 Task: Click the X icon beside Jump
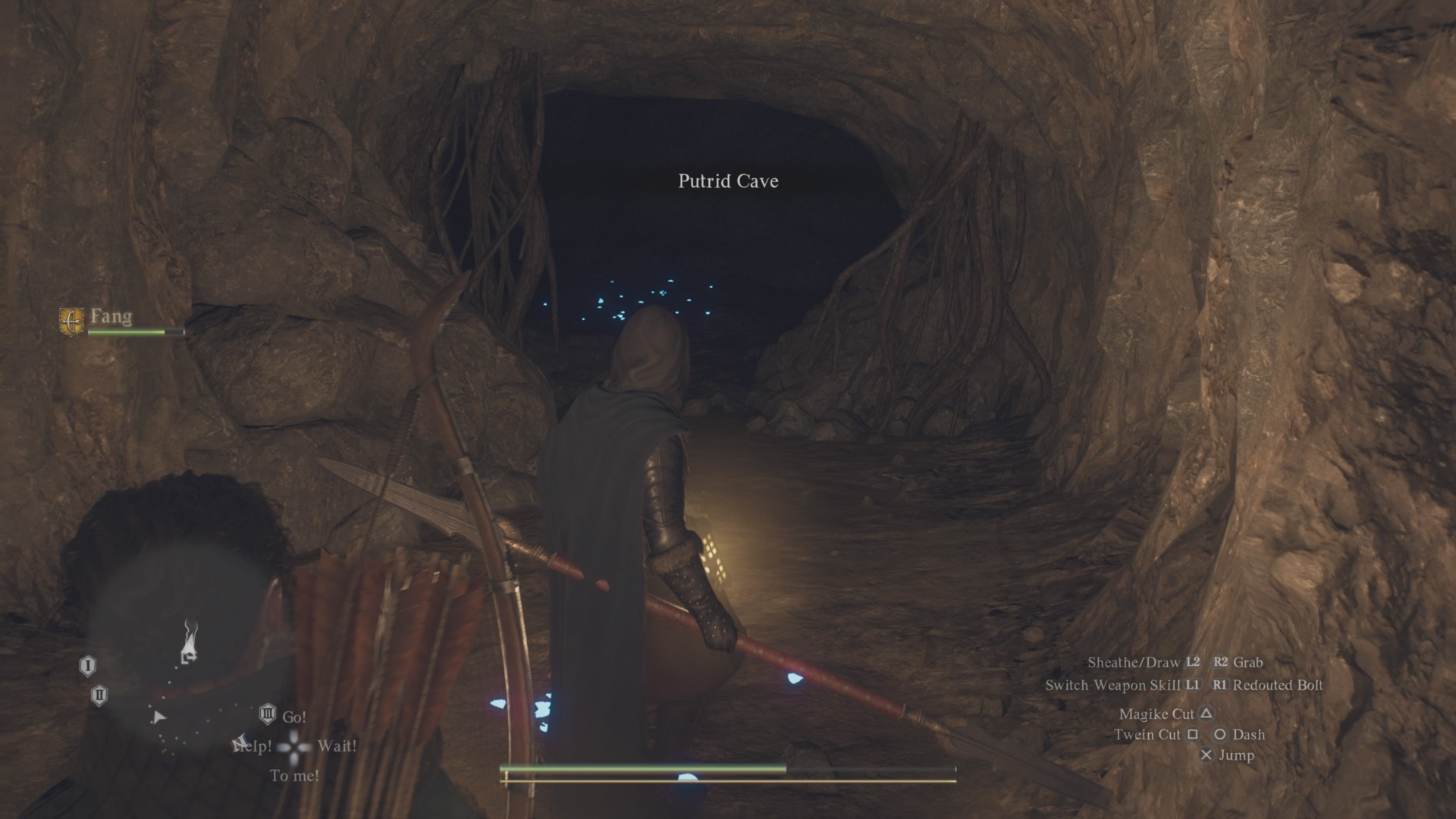pos(1207,755)
